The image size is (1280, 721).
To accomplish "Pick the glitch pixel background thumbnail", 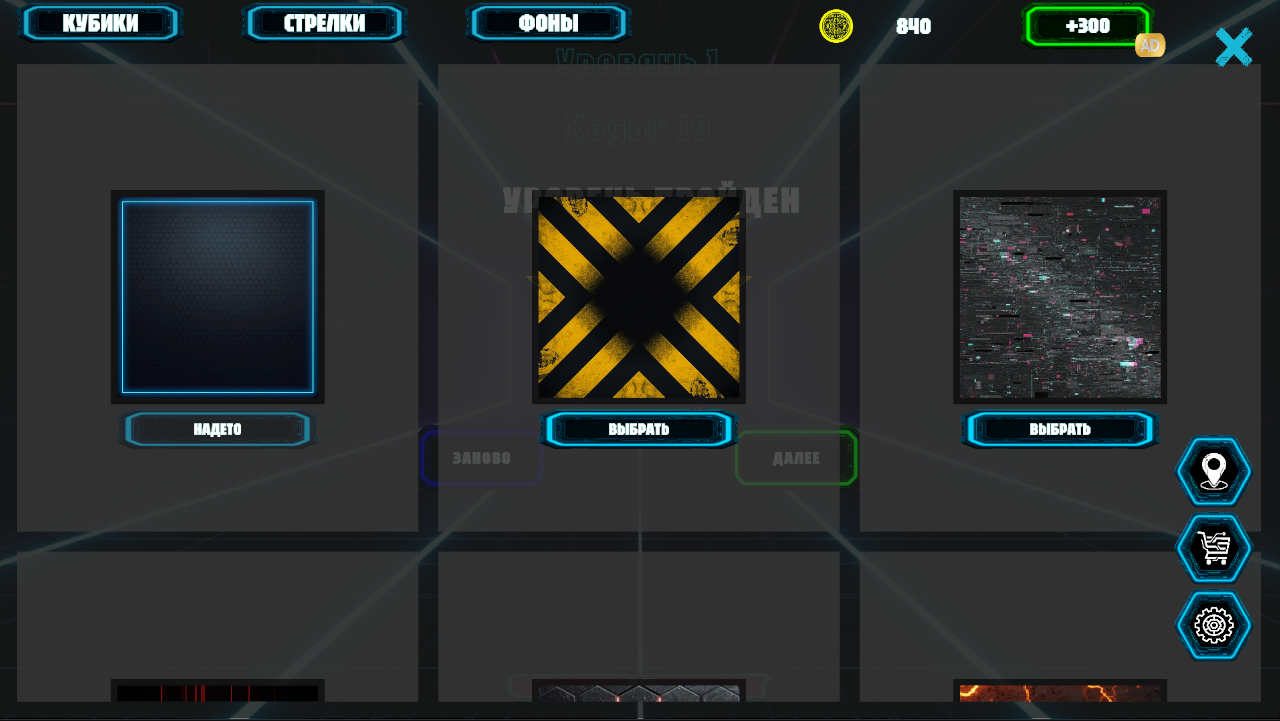I will (1060, 297).
